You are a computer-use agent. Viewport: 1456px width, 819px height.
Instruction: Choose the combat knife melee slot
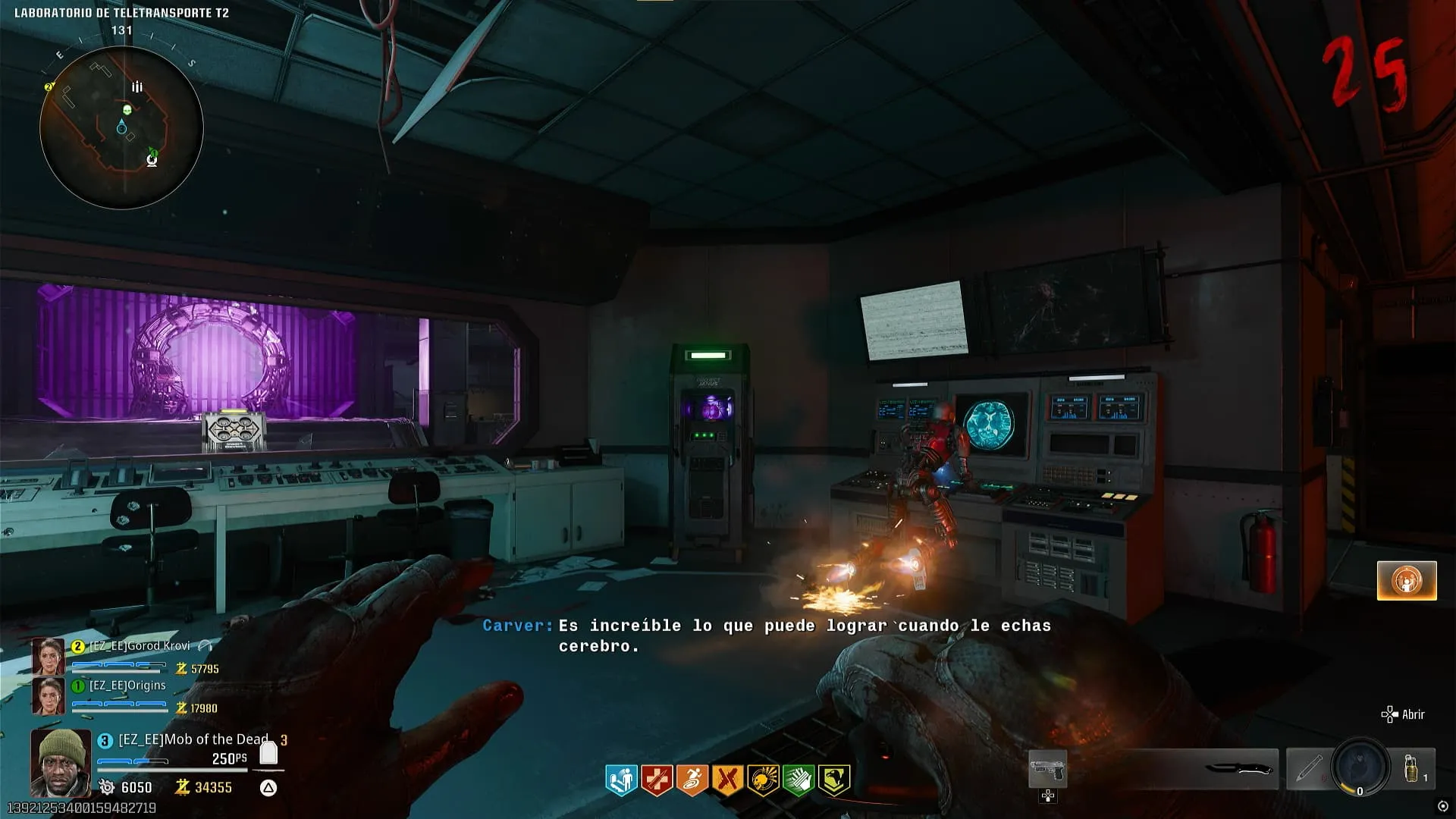point(1238,770)
